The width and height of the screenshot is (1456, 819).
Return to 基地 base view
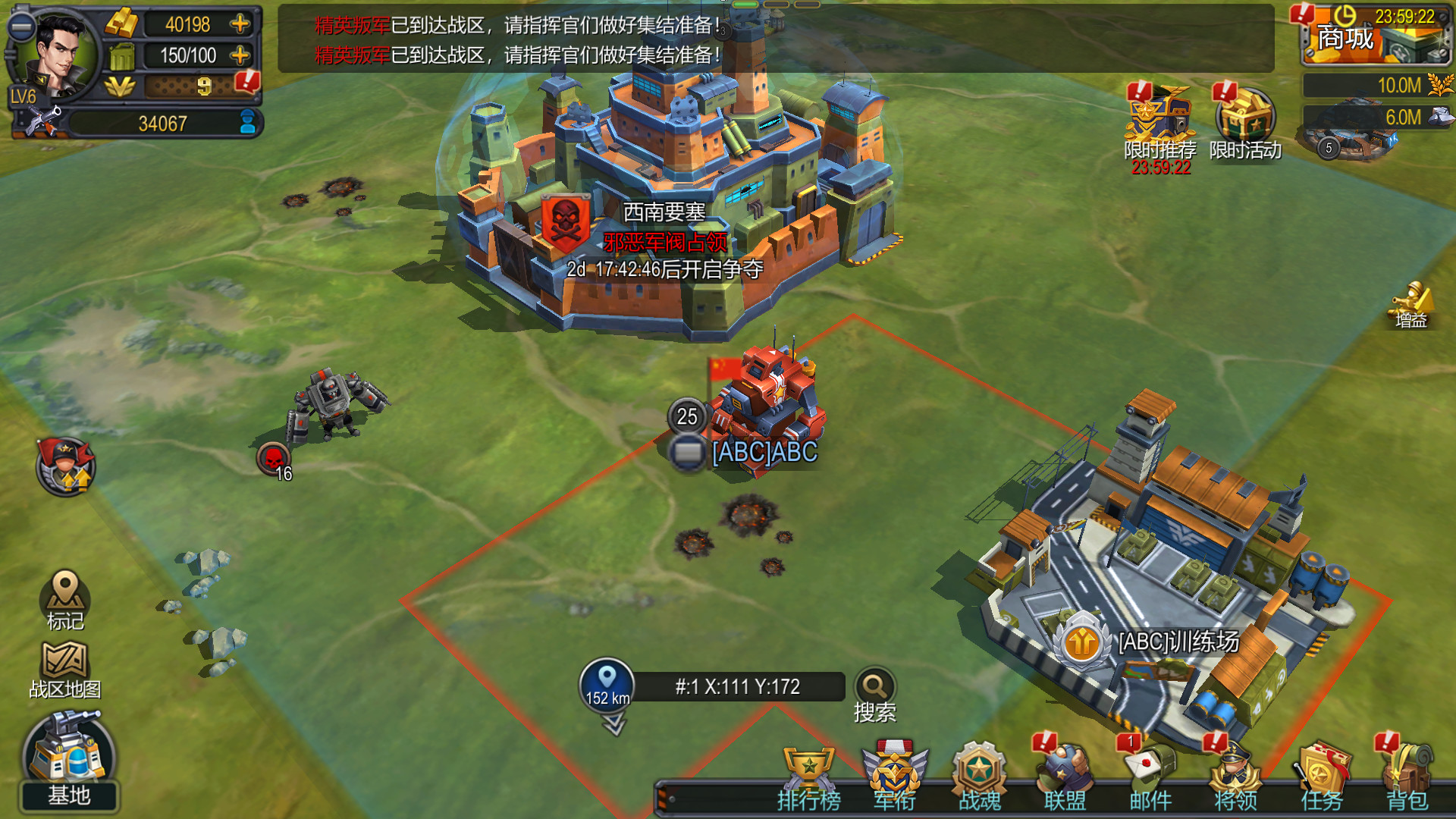point(67,758)
